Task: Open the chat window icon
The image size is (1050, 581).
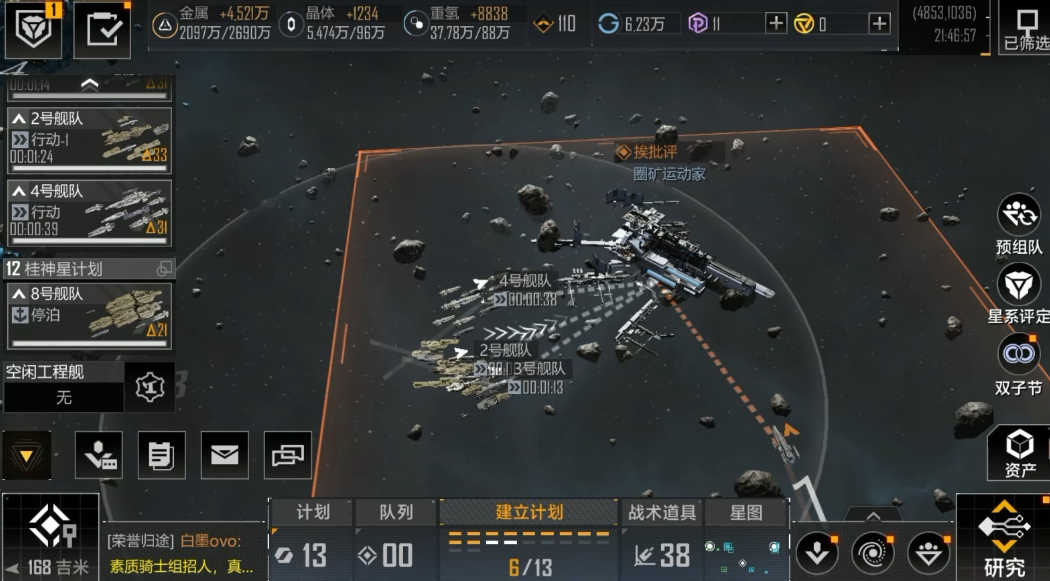Action: 288,456
